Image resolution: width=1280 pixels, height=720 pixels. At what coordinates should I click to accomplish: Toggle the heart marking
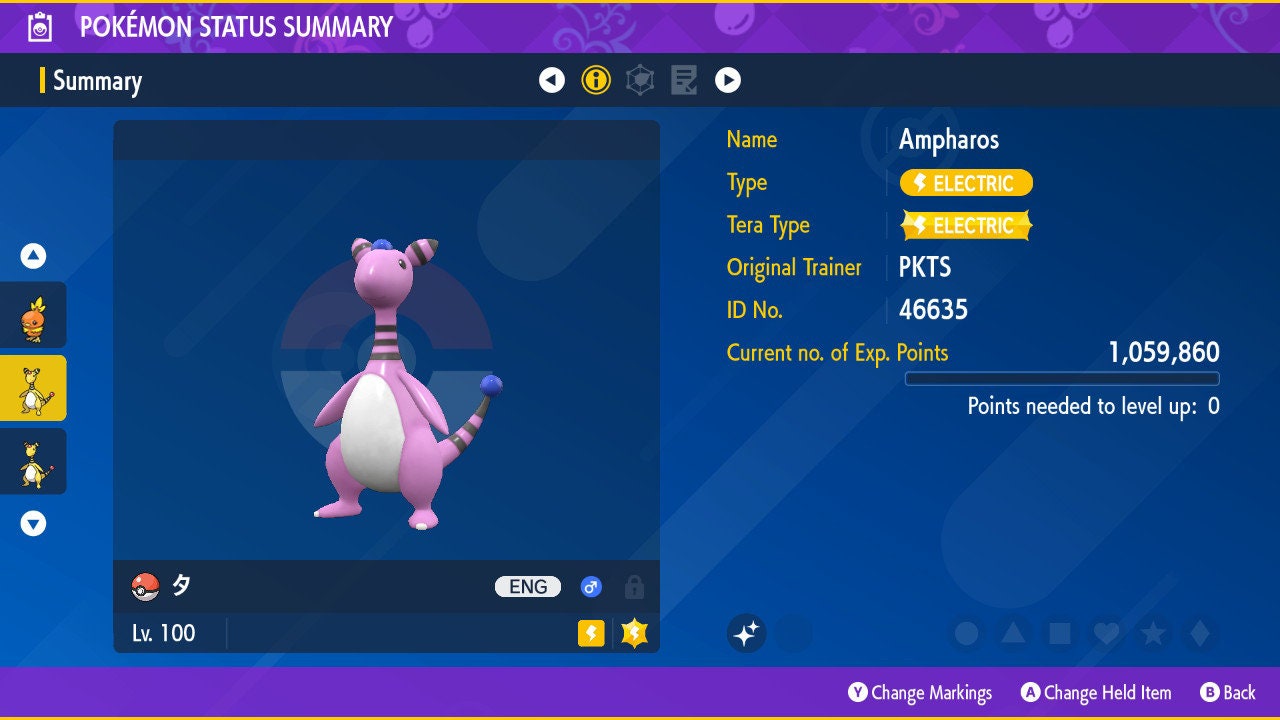tap(1106, 633)
